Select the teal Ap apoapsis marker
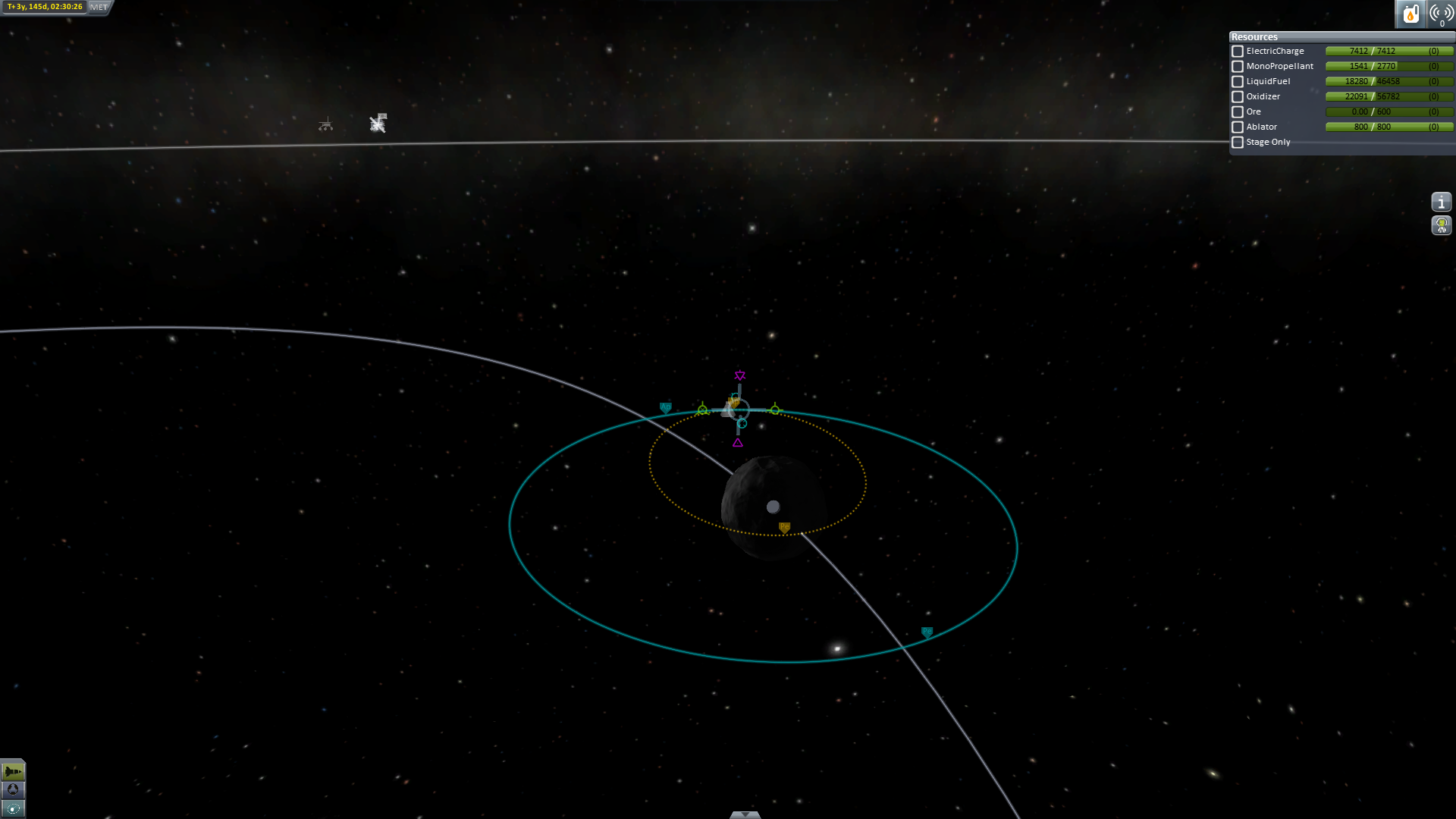The image size is (1456, 819). click(x=665, y=408)
